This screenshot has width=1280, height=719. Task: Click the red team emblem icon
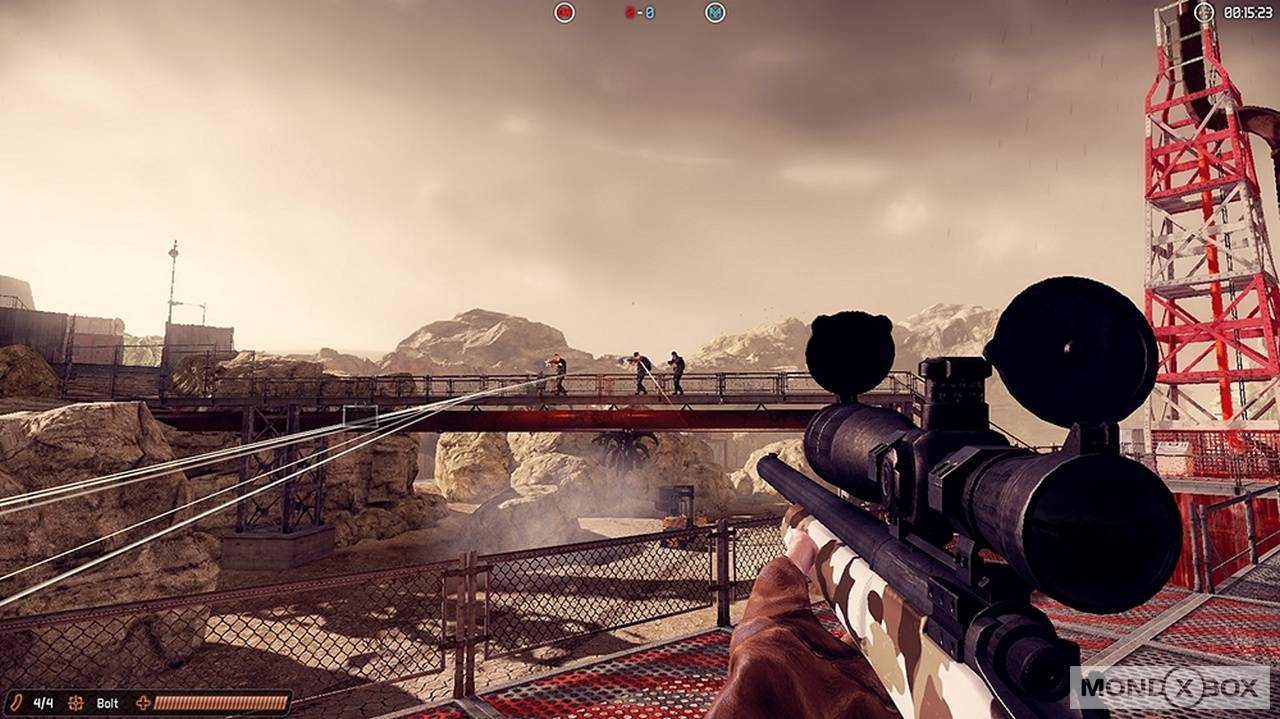565,13
